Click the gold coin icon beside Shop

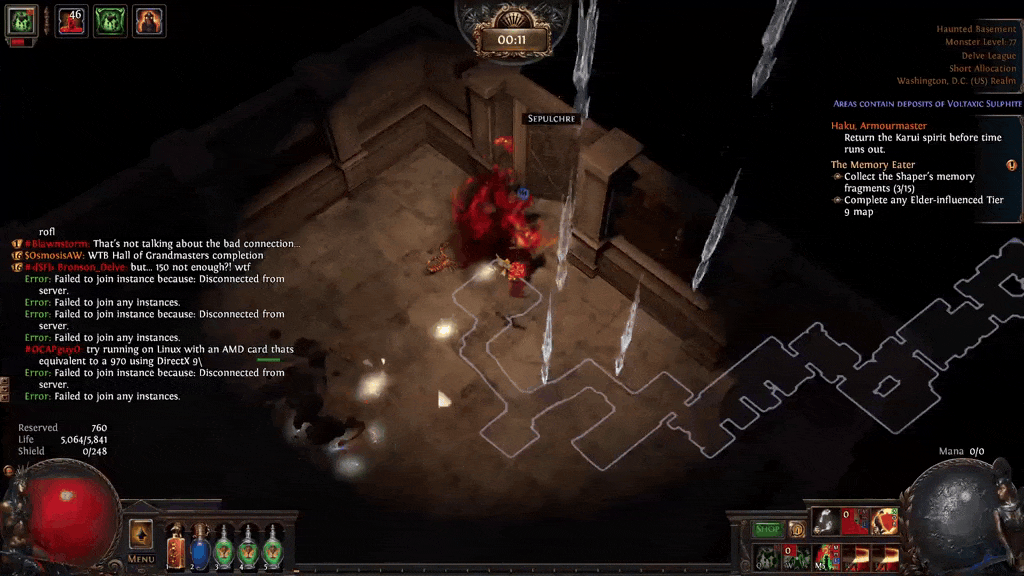point(797,529)
